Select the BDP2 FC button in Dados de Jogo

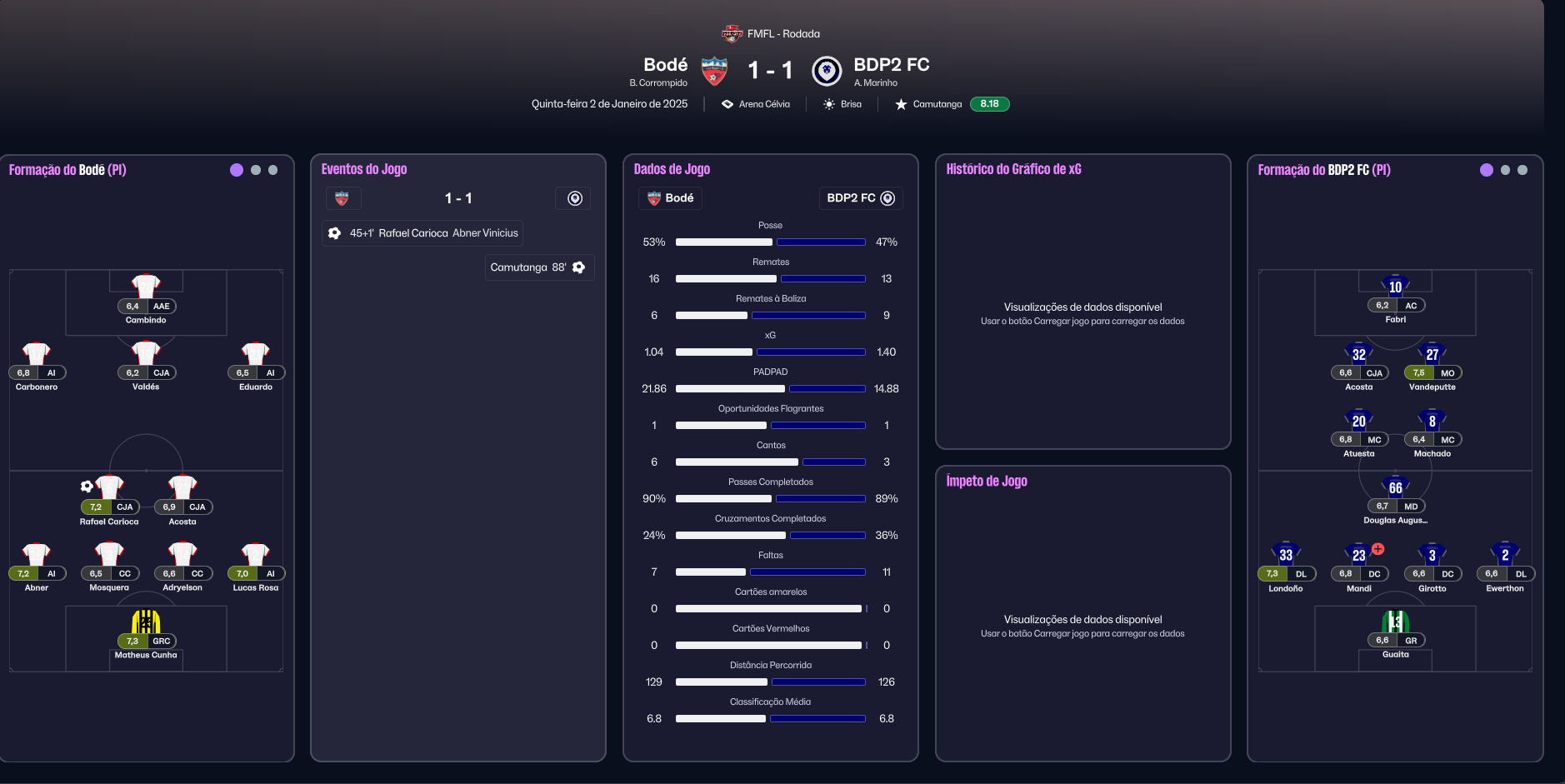[x=860, y=198]
